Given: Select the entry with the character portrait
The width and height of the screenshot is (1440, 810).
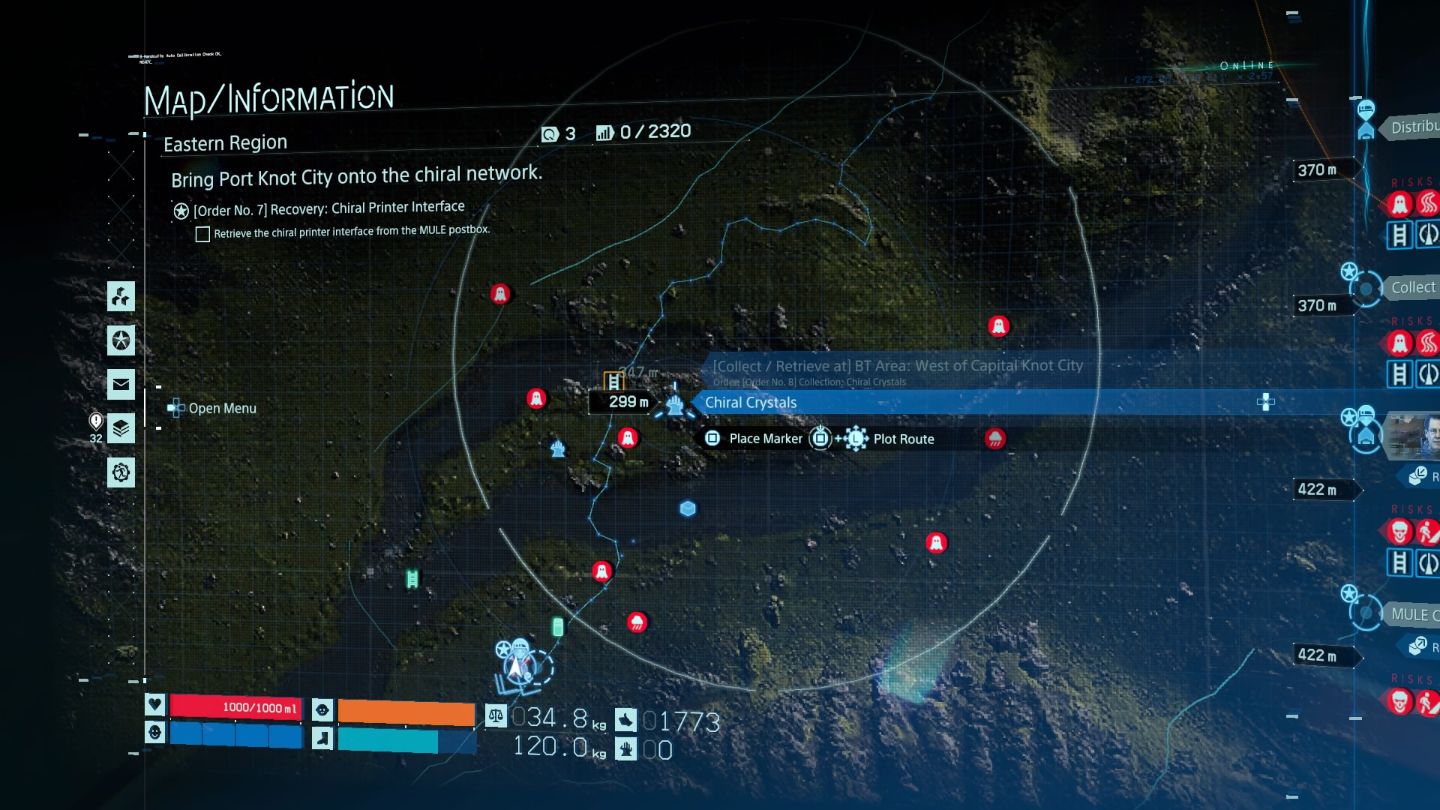Looking at the screenshot, I should click(1410, 434).
